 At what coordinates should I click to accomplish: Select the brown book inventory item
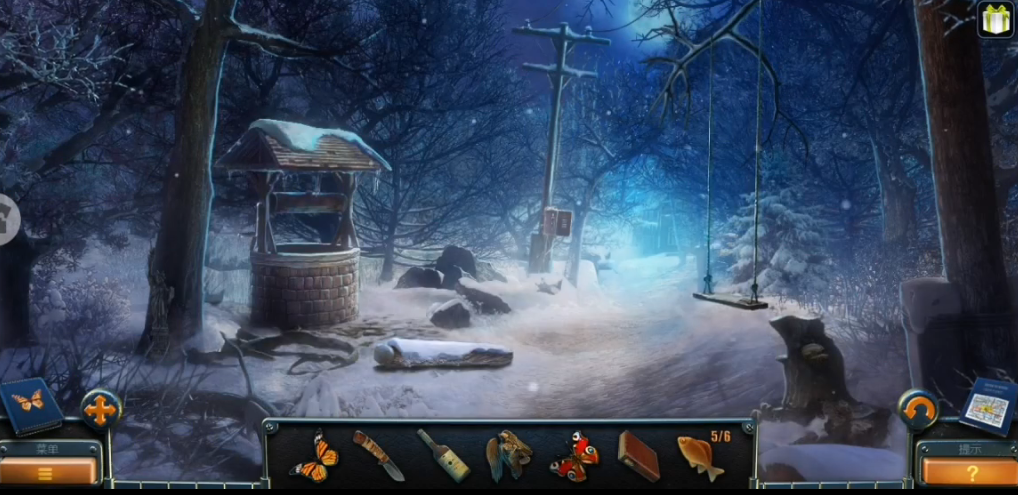click(x=638, y=456)
